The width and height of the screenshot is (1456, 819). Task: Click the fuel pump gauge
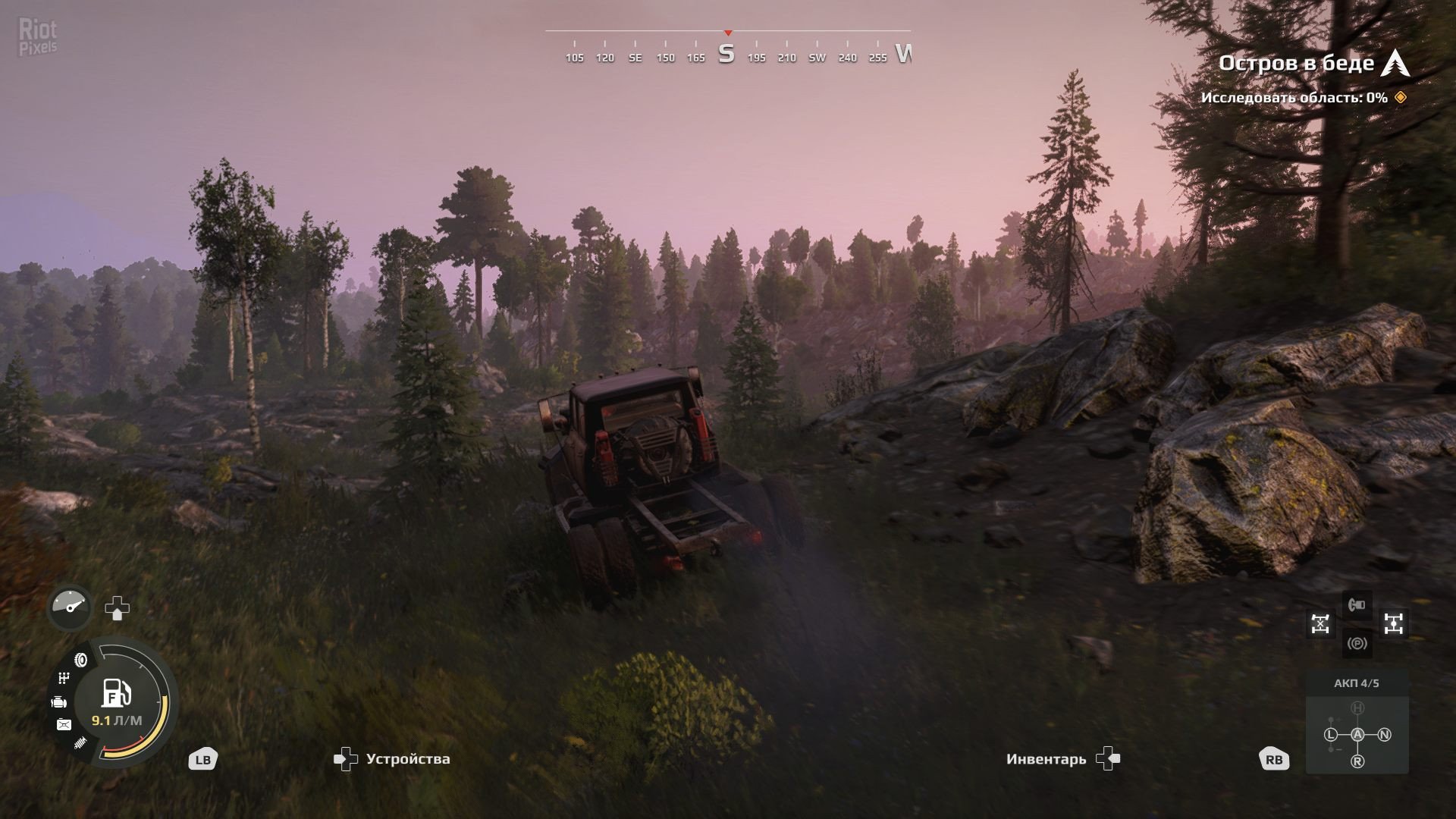117,692
